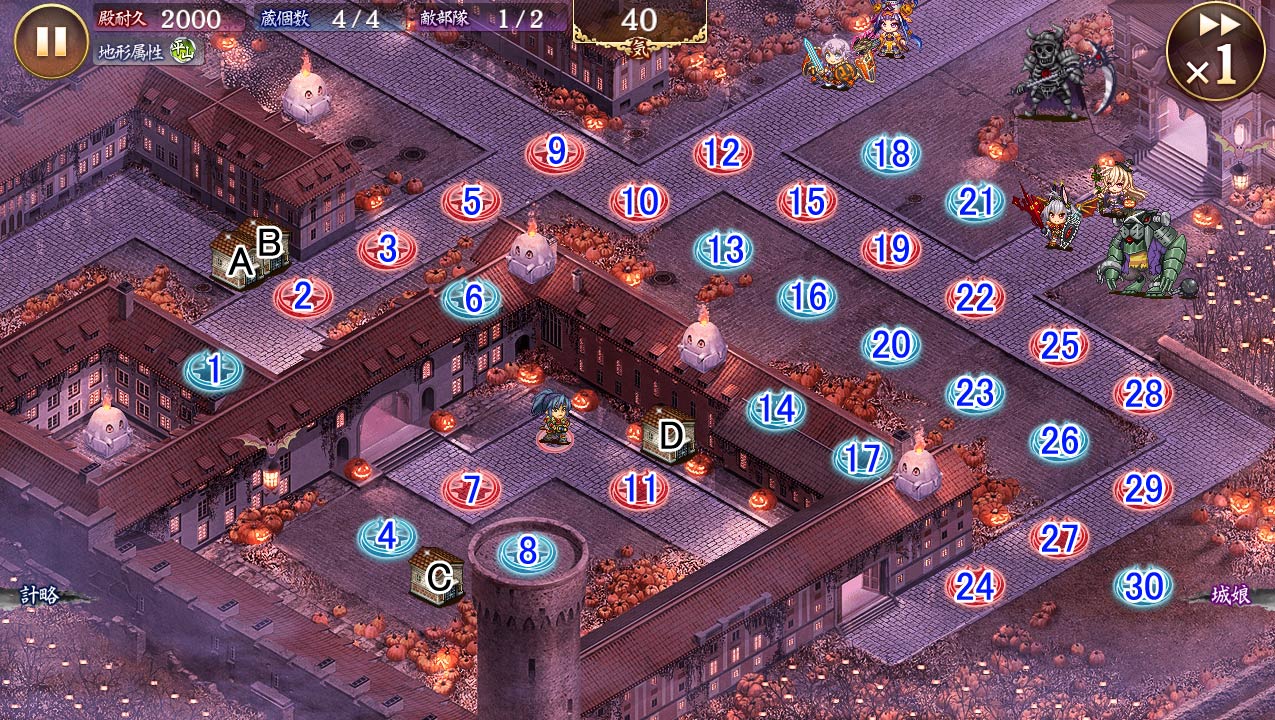This screenshot has height=720, width=1275.
Task: Toggle the x1 game speed button
Action: [1215, 51]
